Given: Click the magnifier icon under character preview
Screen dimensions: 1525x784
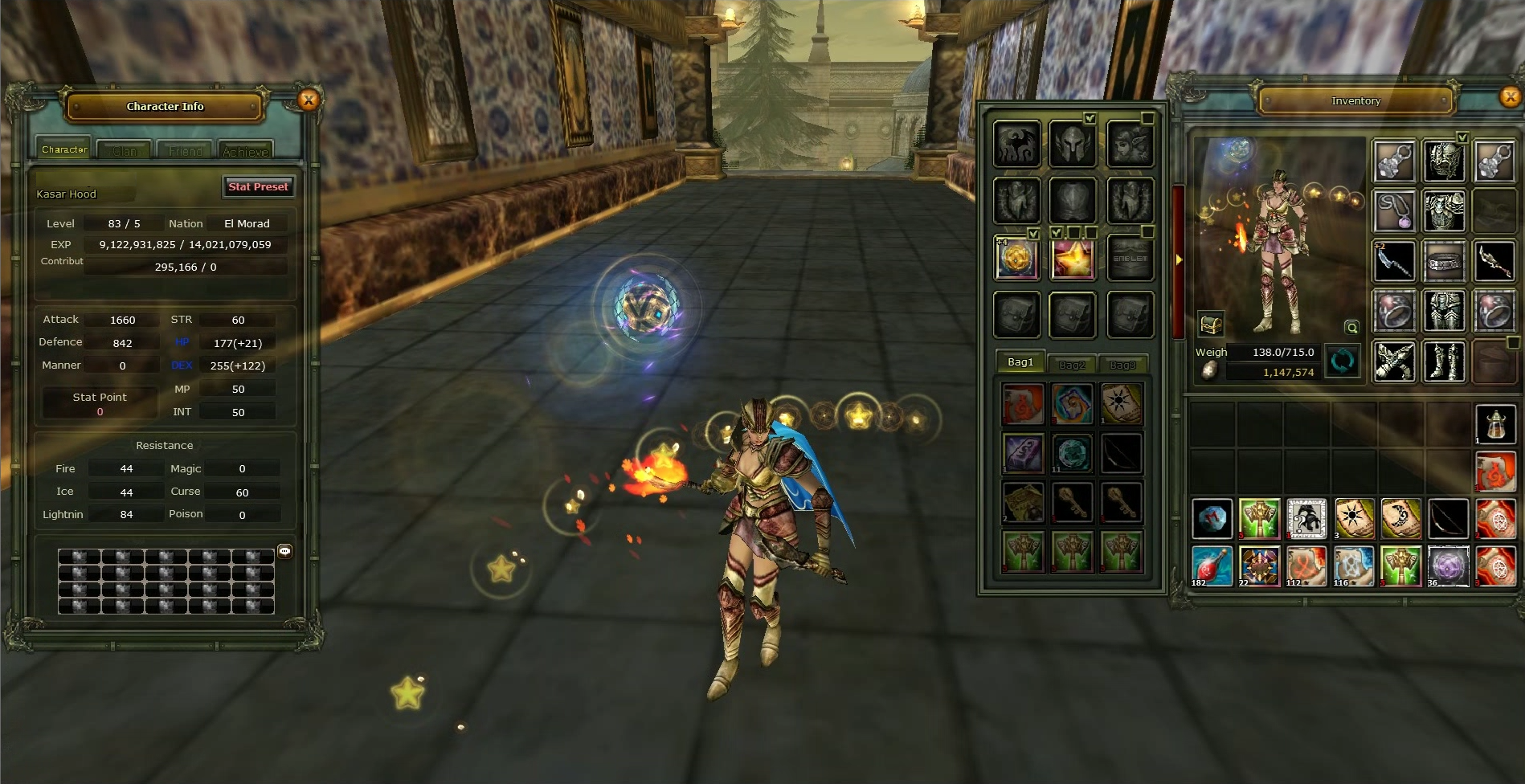Looking at the screenshot, I should tap(1352, 327).
